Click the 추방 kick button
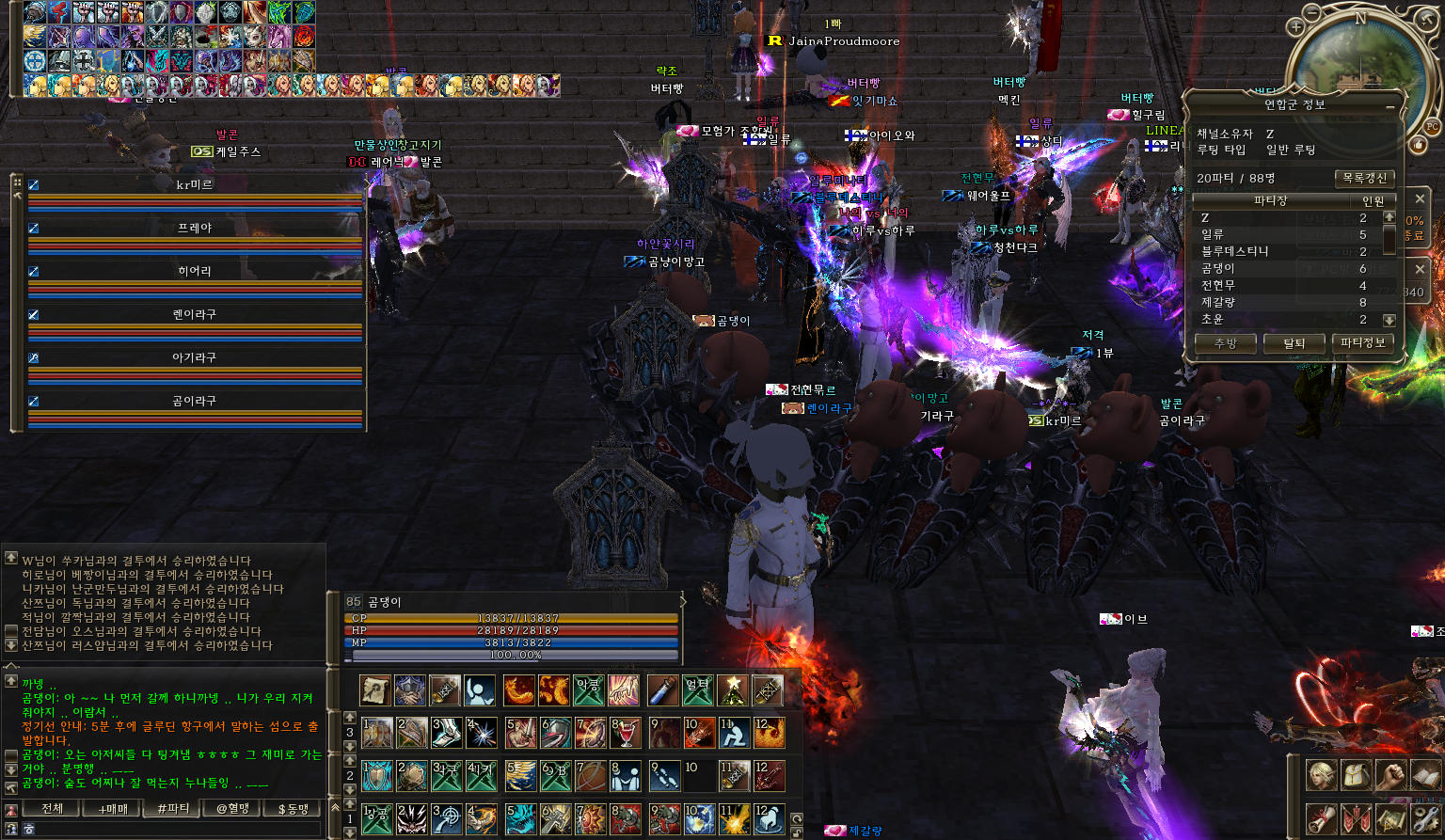The image size is (1445, 840). (1225, 343)
